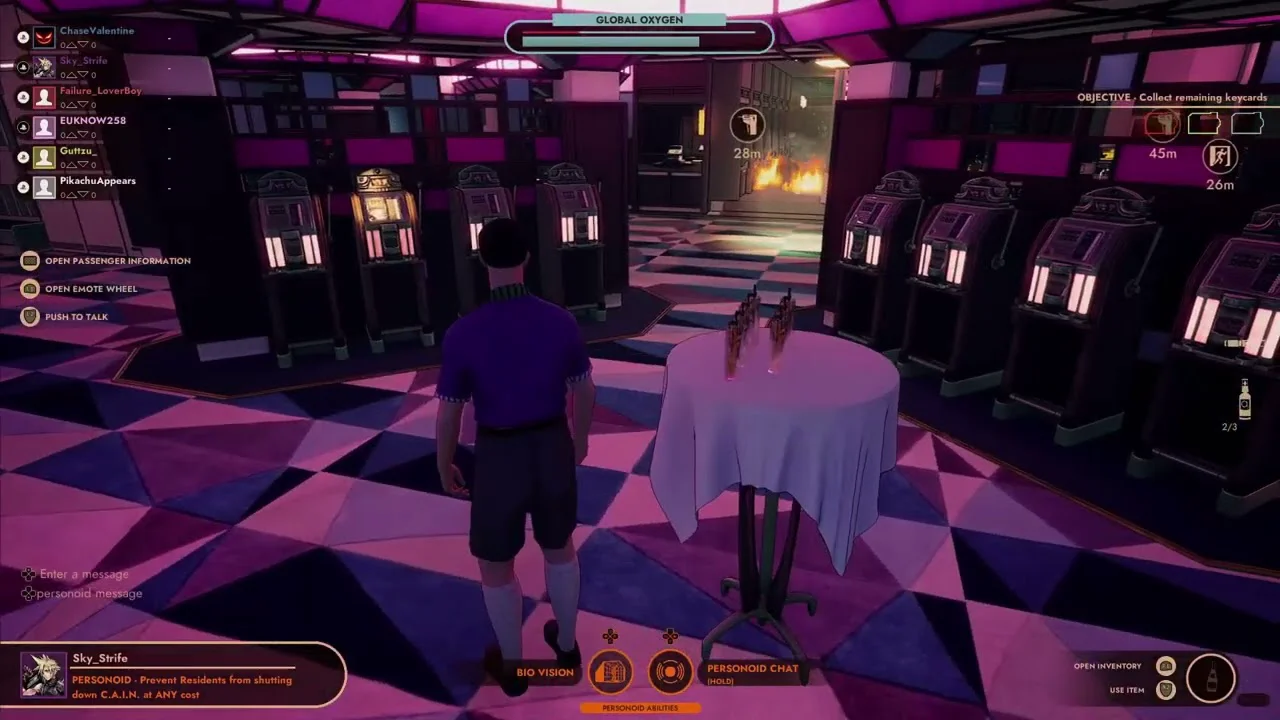1280x720 pixels.
Task: Choose Failure_LoverBoy's player row
Action: [x=100, y=91]
